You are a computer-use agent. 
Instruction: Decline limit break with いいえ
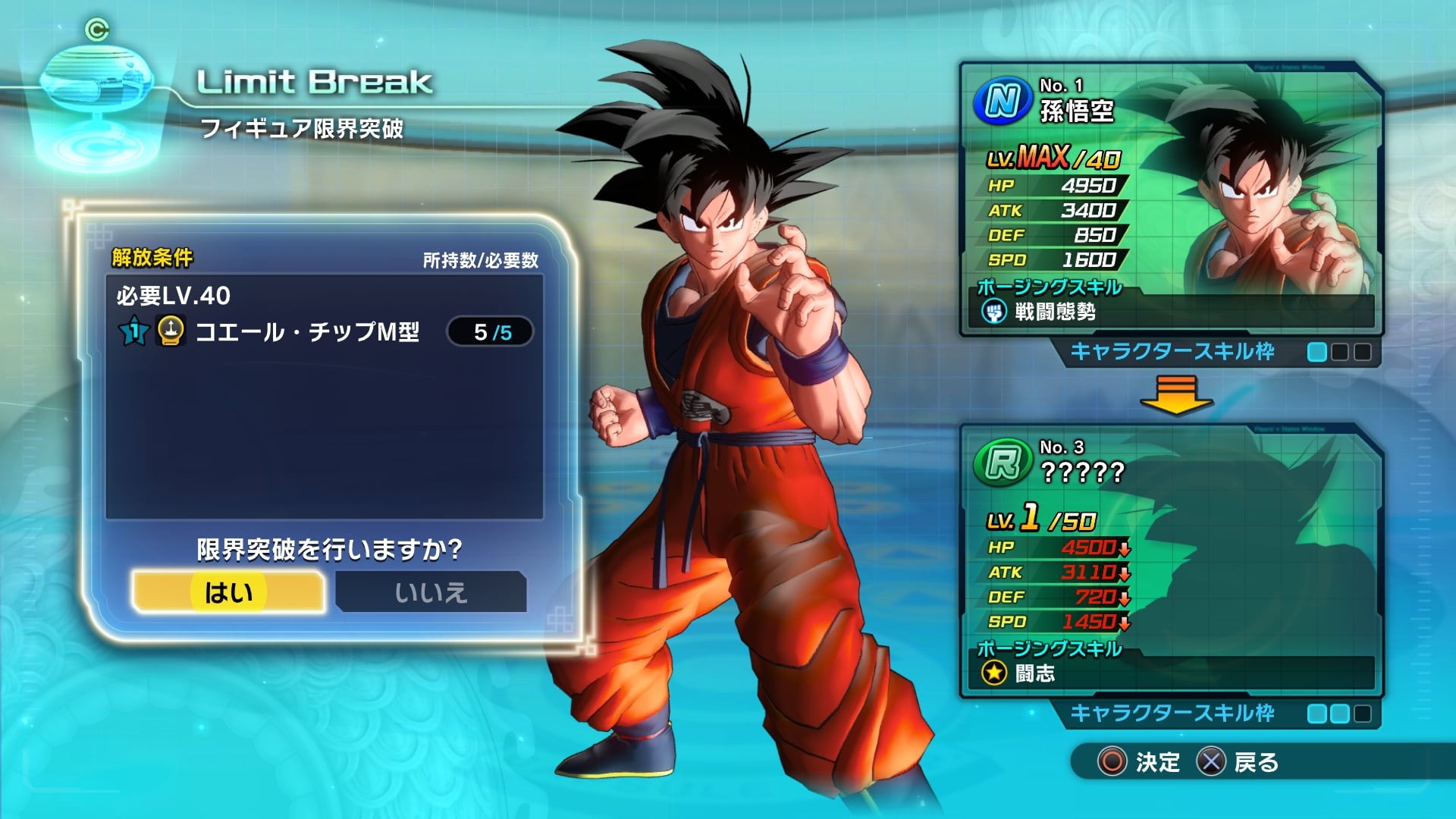[431, 591]
